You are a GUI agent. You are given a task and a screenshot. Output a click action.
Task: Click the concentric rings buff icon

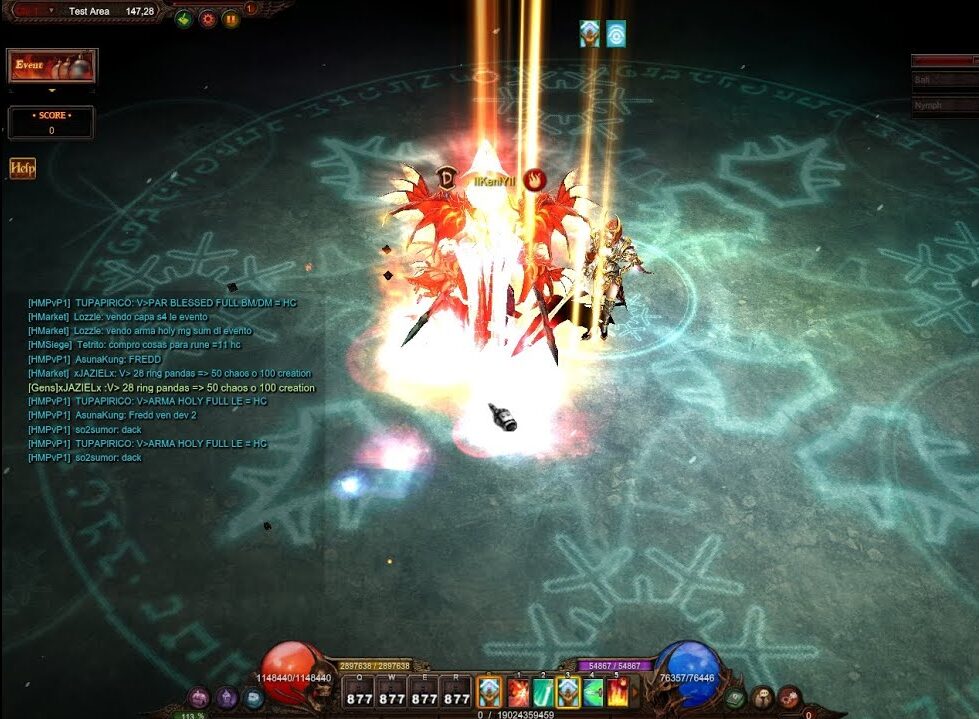pyautogui.click(x=616, y=34)
